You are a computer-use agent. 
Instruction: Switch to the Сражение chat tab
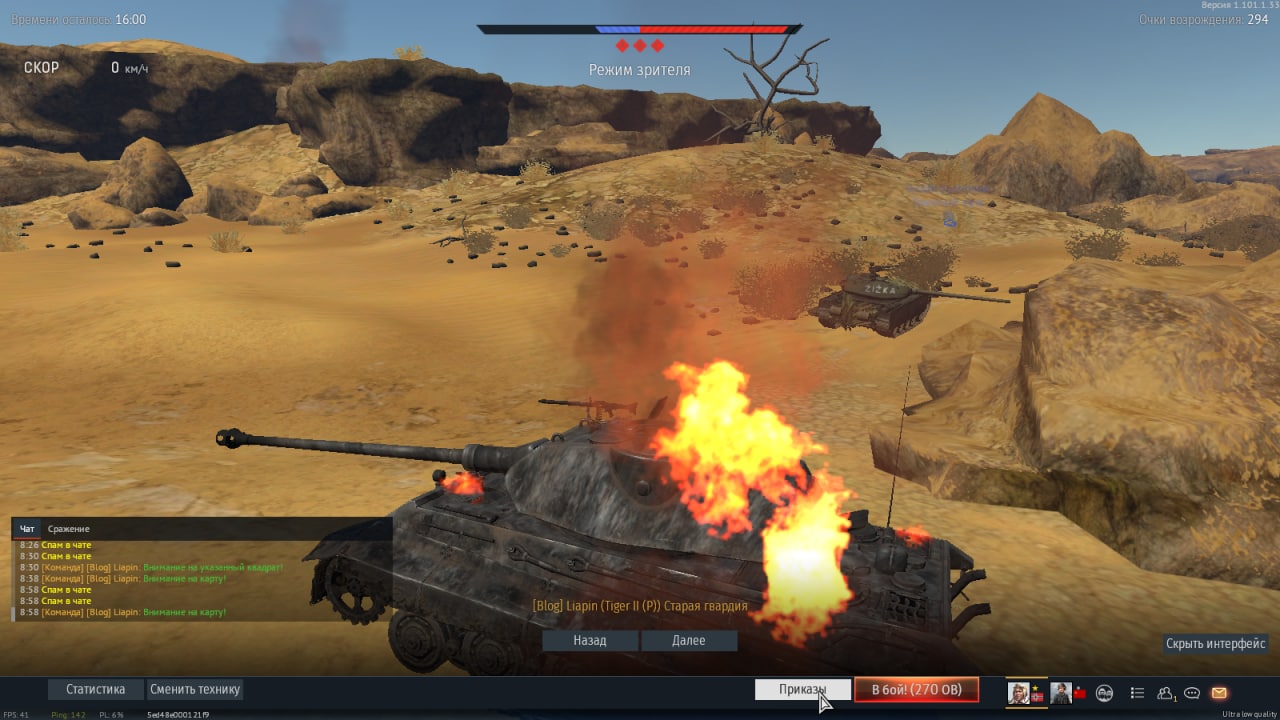(x=68, y=529)
